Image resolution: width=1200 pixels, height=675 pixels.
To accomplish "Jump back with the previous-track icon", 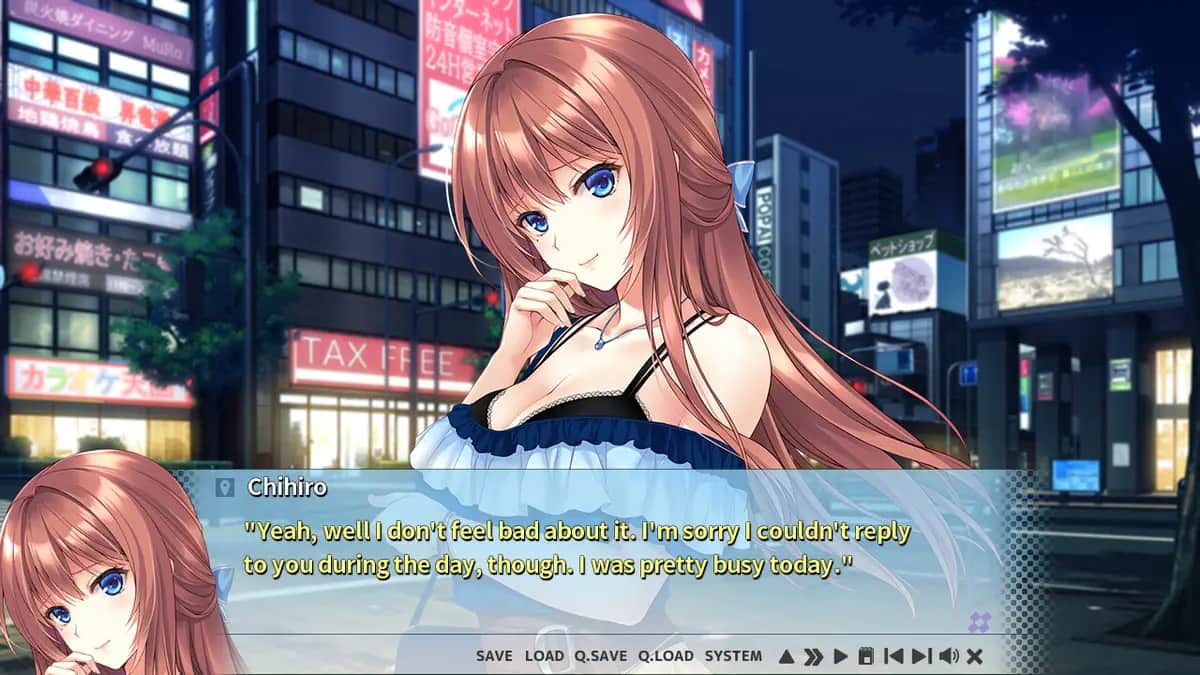I will (x=893, y=656).
